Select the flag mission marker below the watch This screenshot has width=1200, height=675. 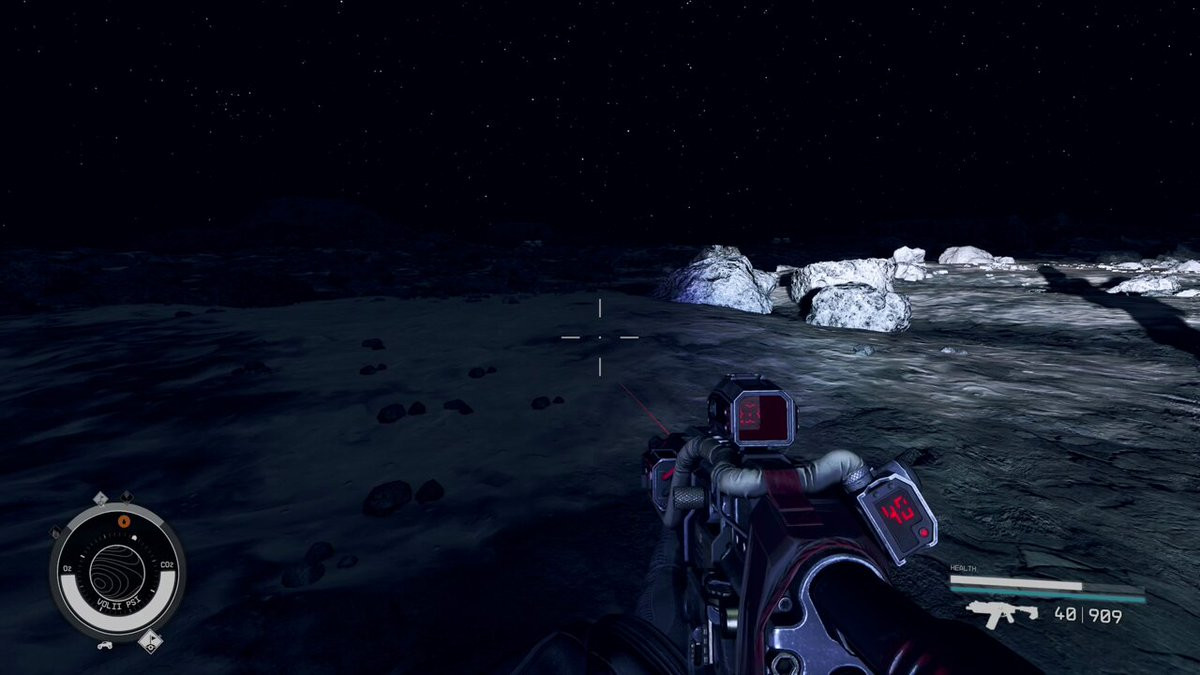tap(151, 641)
